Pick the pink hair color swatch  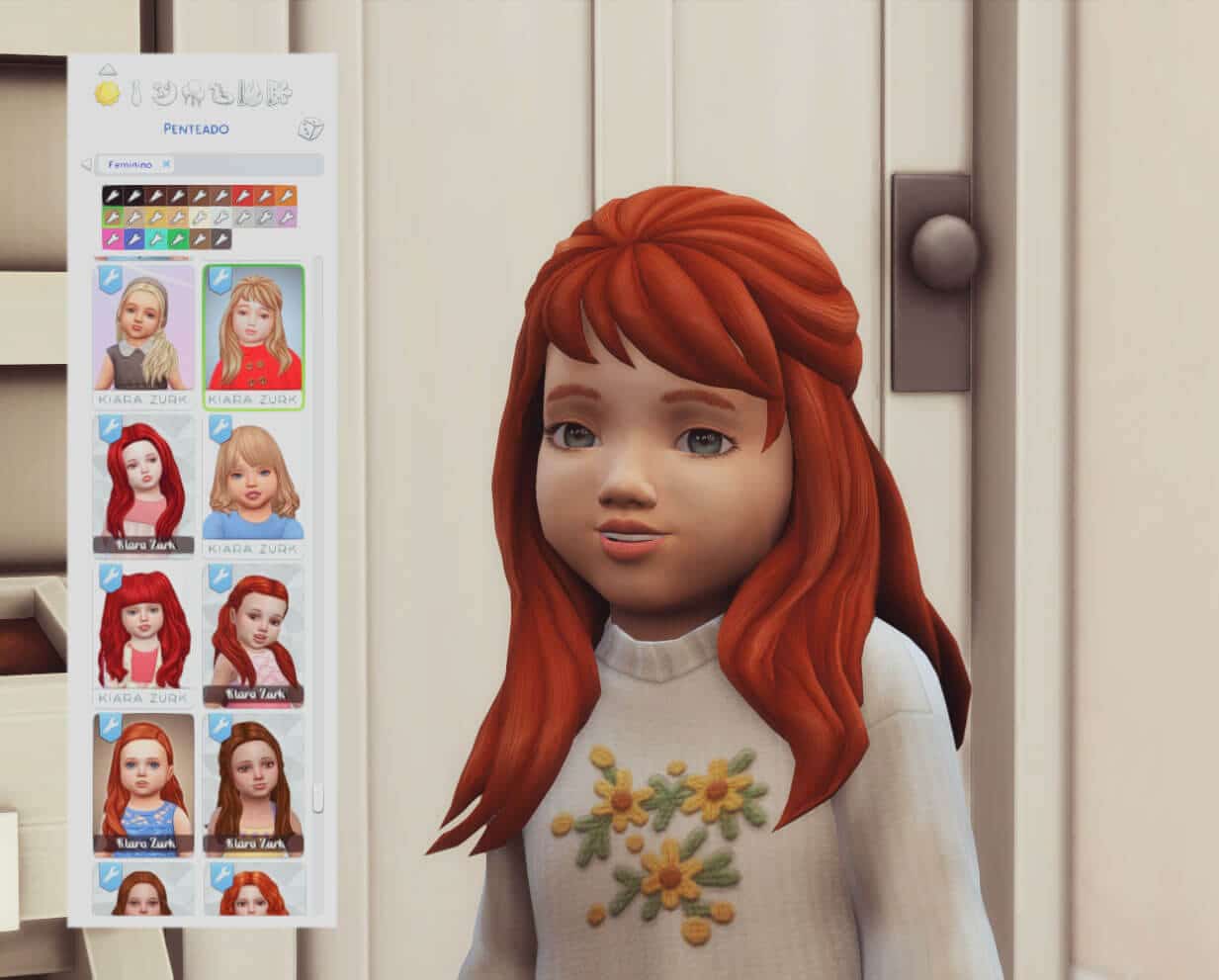coord(112,238)
